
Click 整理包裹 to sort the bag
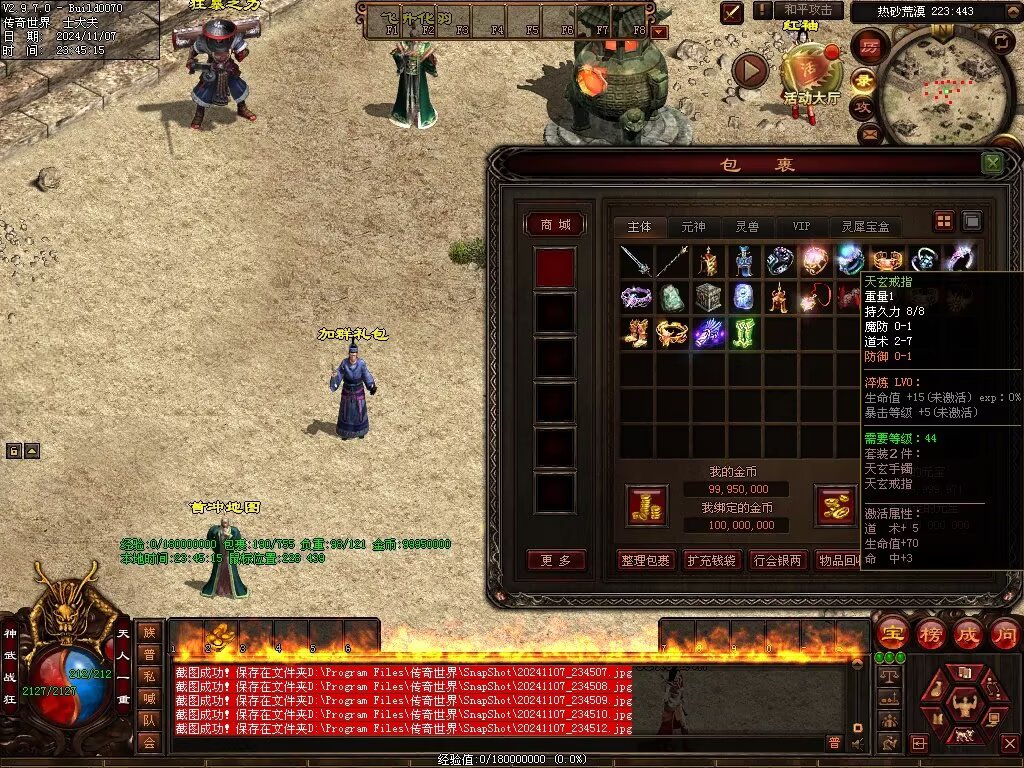click(x=645, y=560)
